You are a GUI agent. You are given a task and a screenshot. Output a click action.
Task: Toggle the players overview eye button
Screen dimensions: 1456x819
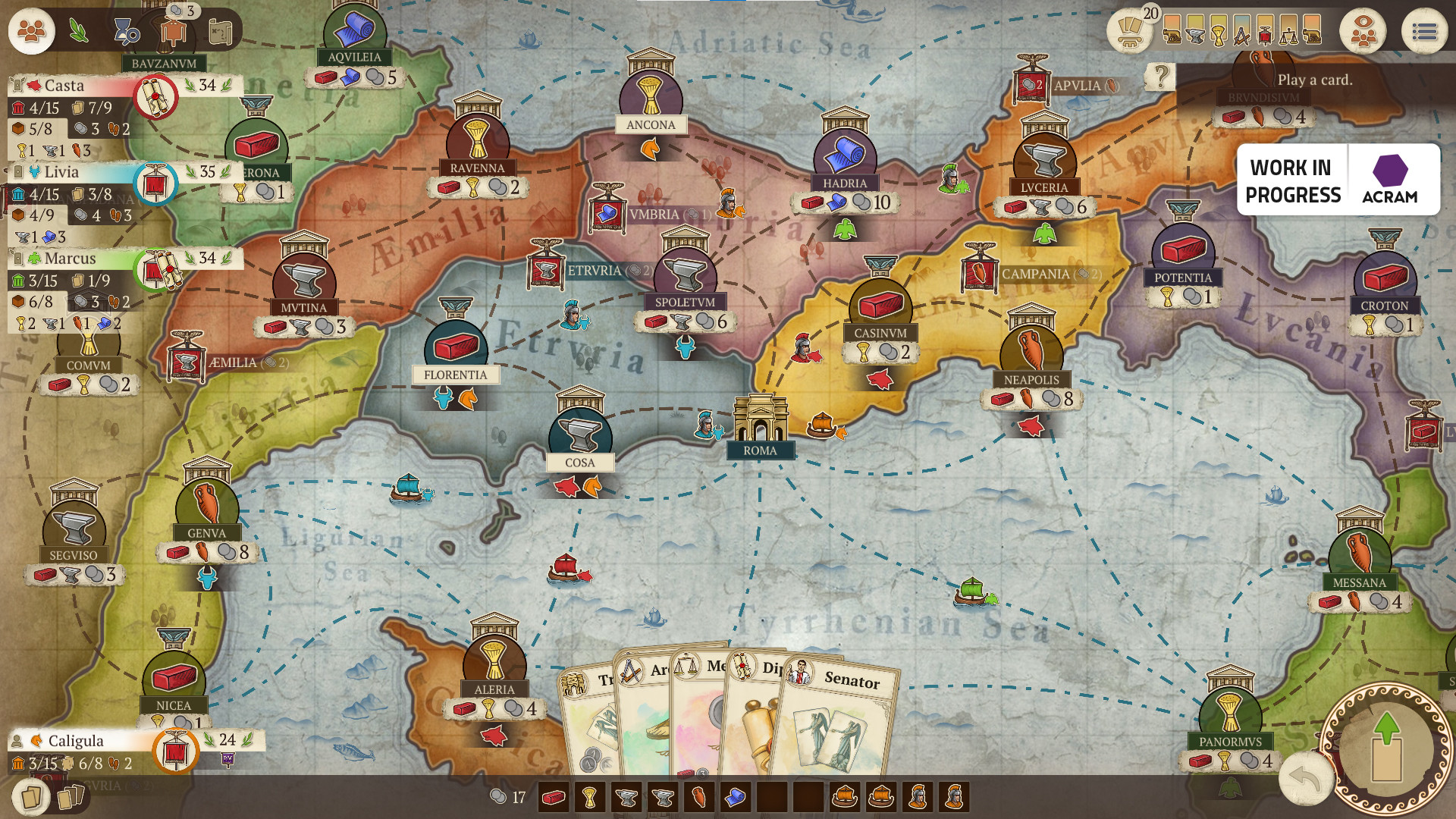pyautogui.click(x=1363, y=32)
